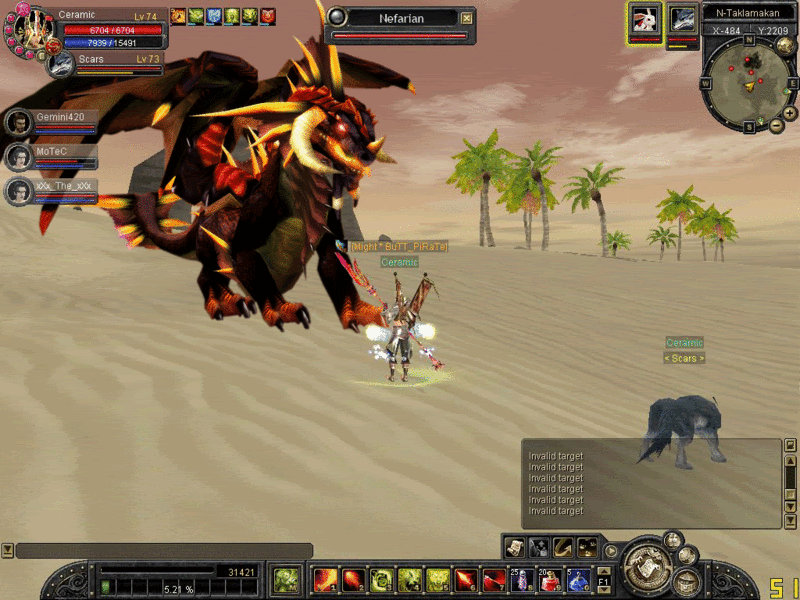The width and height of the screenshot is (800, 600).
Task: Click the N-Taklamakan circular minimap
Action: pyautogui.click(x=748, y=82)
